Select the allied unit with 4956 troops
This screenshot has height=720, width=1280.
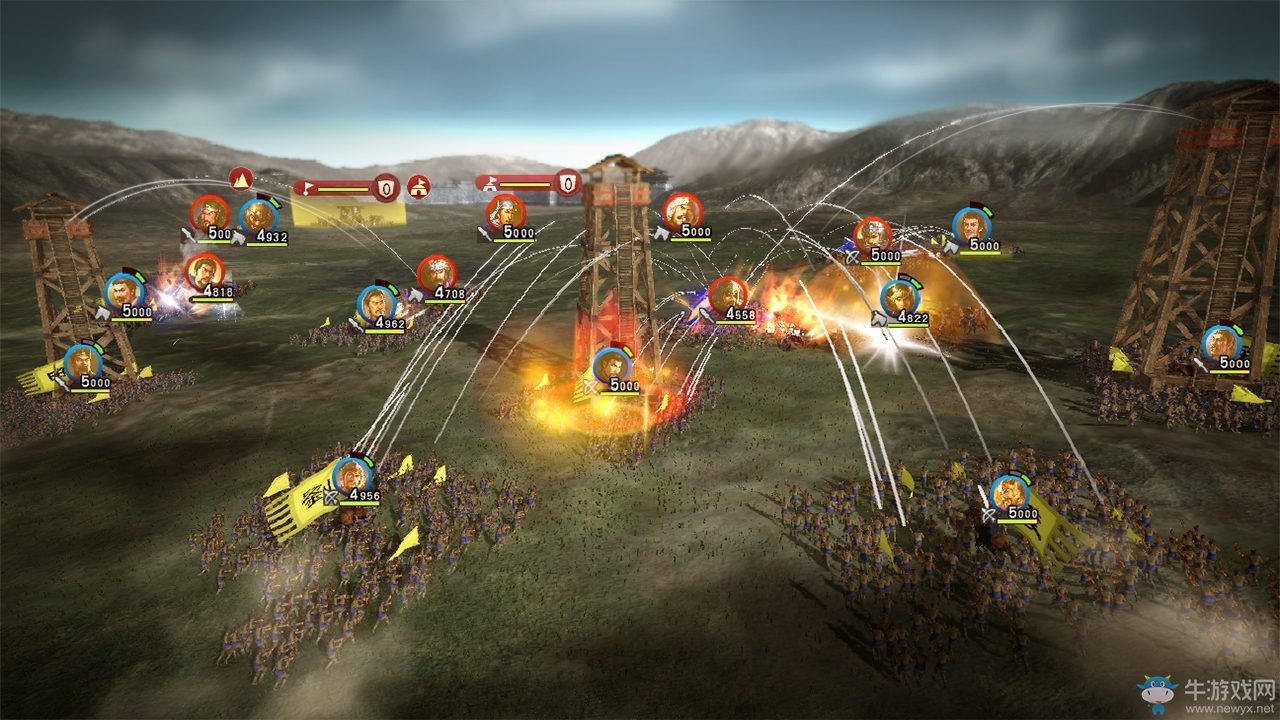coord(352,476)
